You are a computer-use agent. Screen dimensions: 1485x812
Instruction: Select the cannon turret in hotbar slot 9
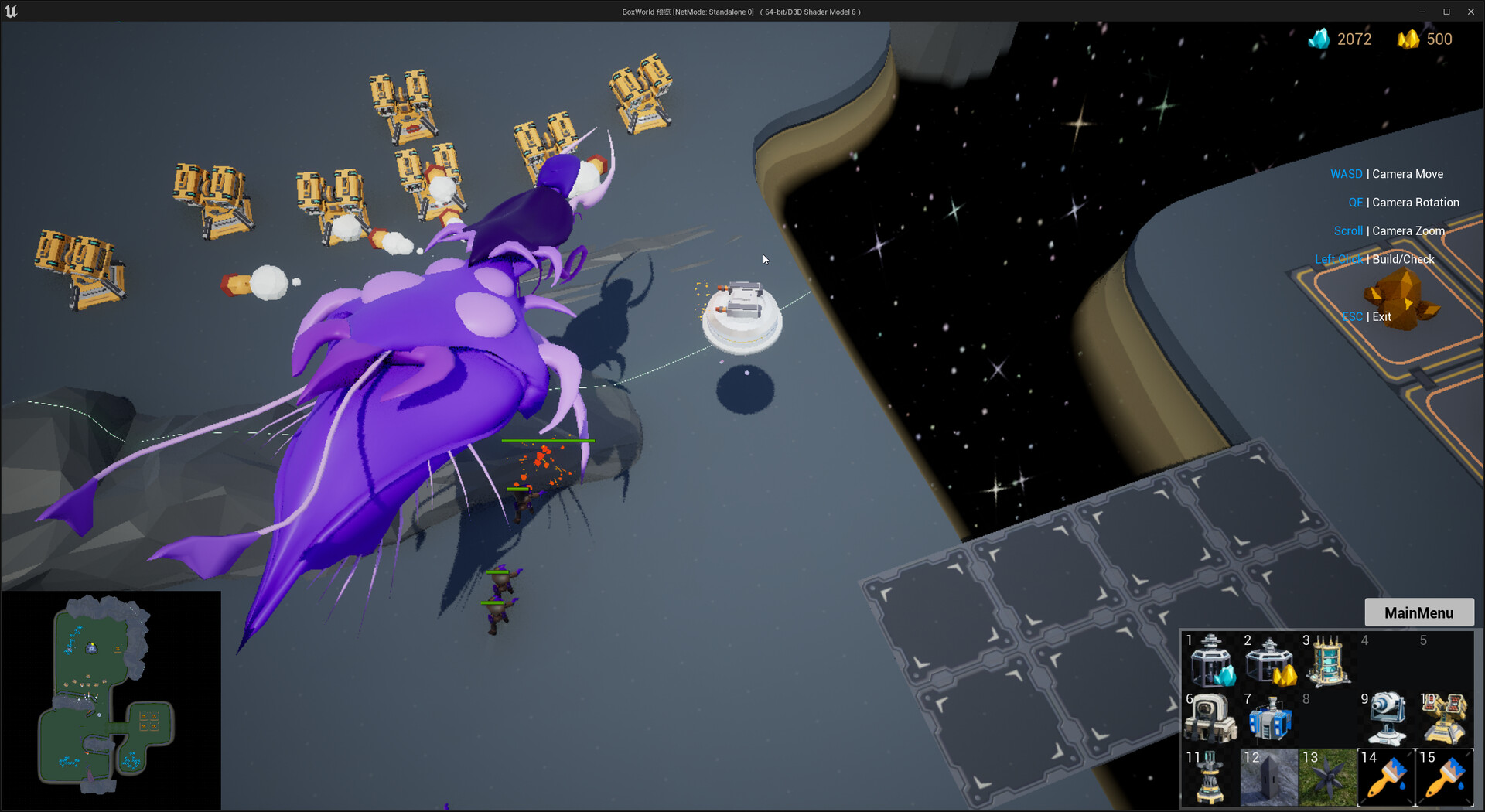[1386, 719]
